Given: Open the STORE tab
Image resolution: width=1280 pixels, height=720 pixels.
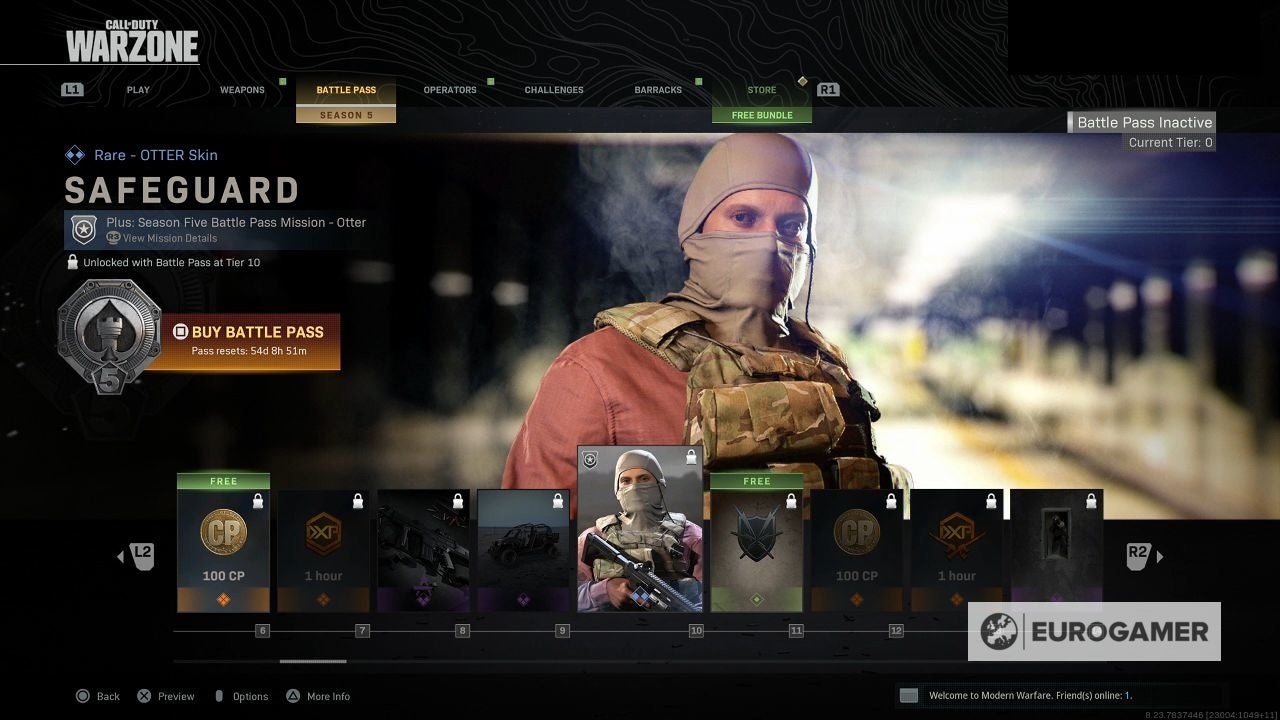Looking at the screenshot, I should click(x=761, y=89).
